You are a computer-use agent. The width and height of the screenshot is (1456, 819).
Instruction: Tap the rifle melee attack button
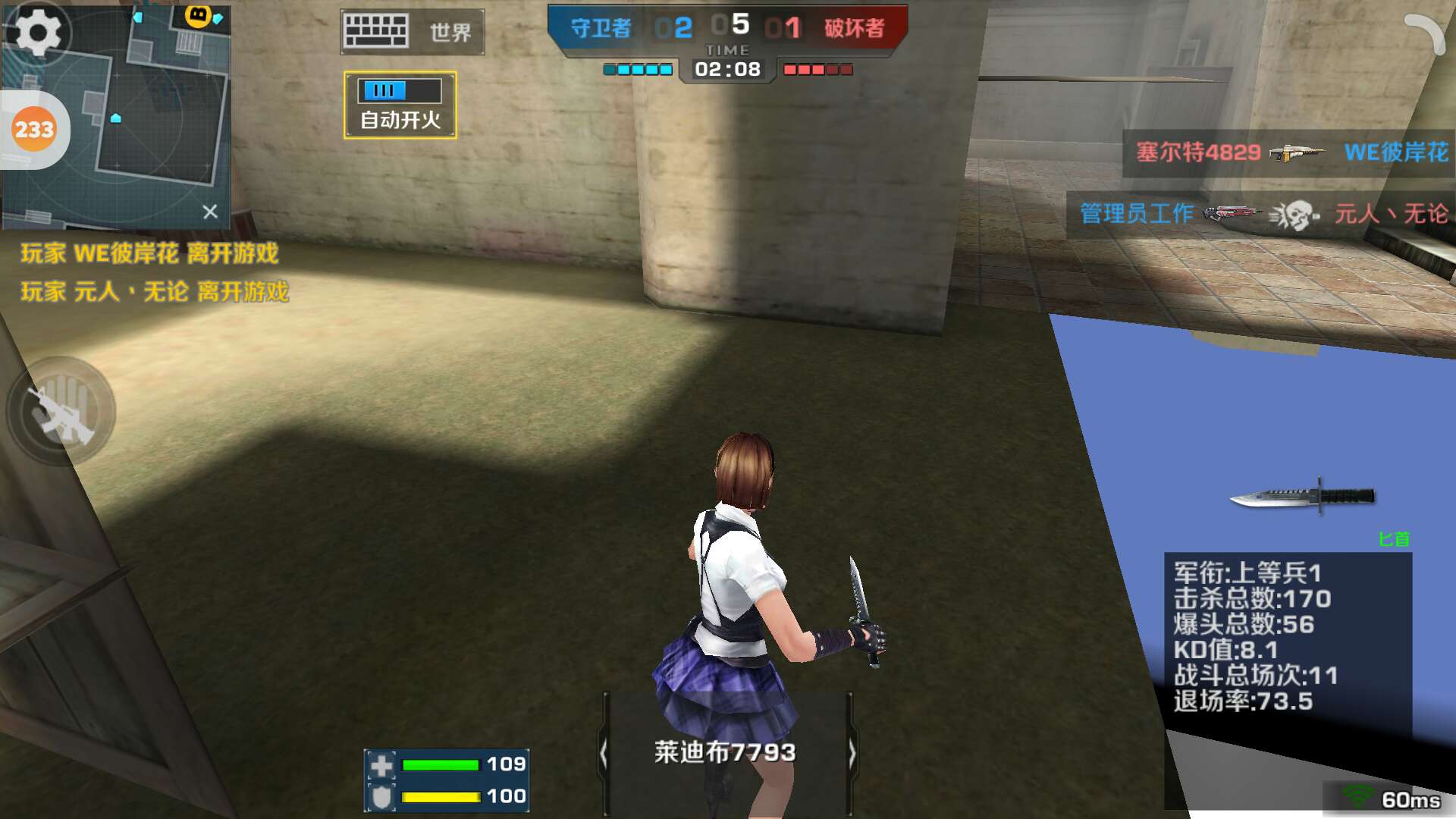61,412
